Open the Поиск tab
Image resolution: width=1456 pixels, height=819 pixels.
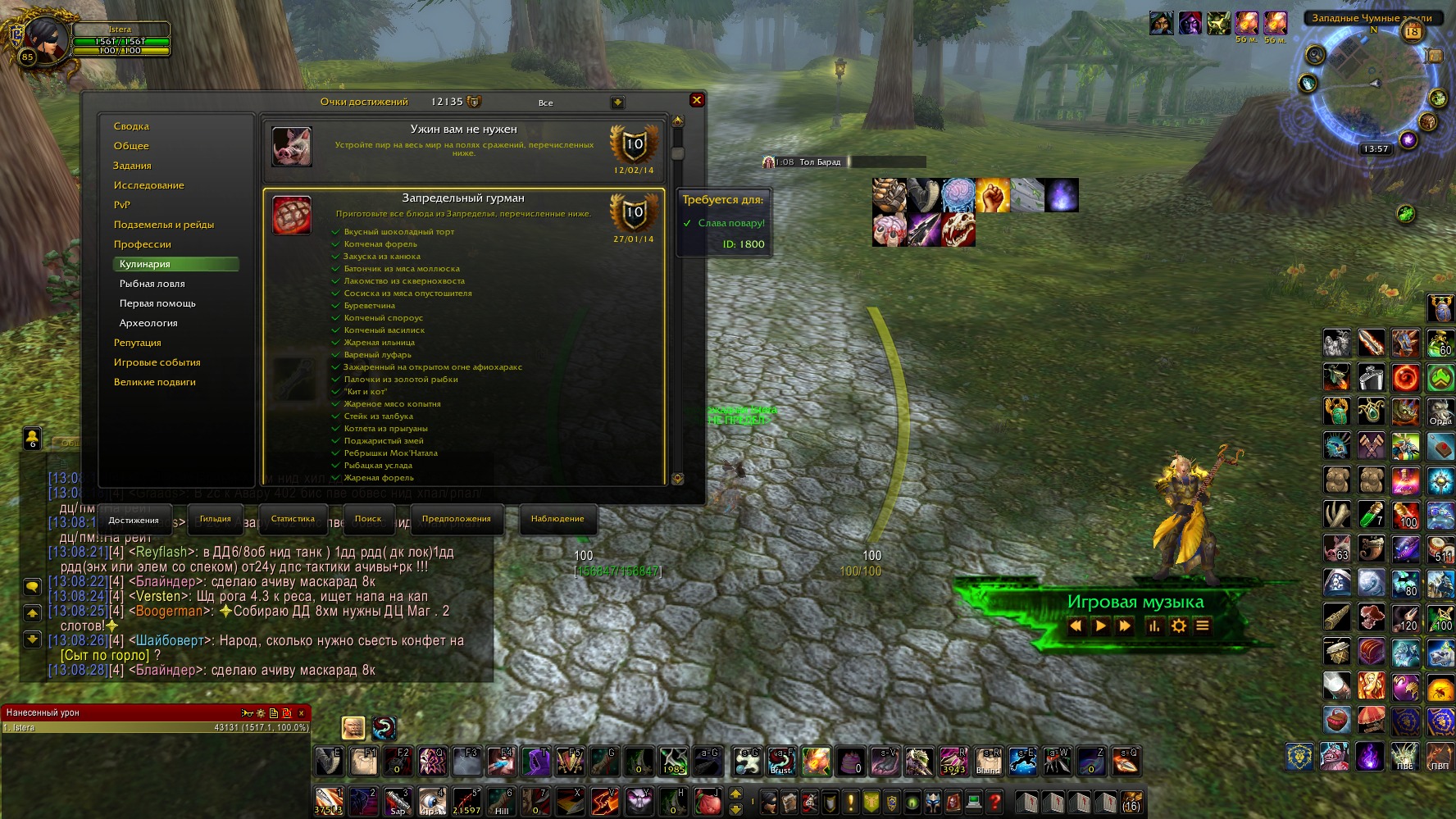pos(368,519)
